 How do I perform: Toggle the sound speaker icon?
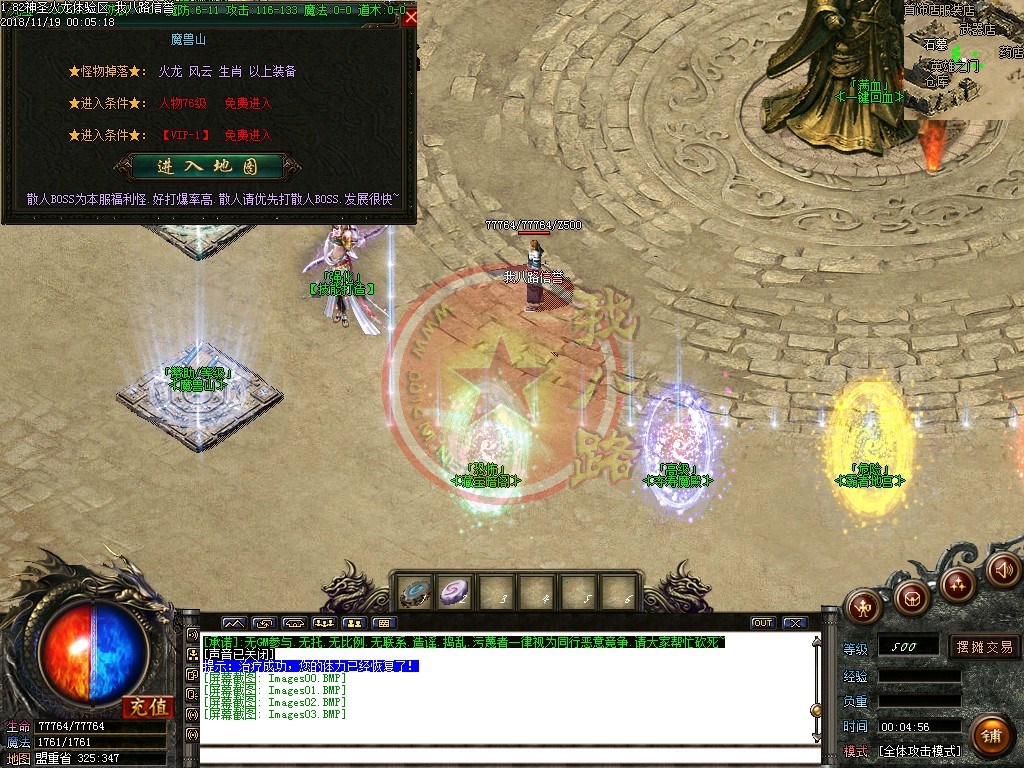pyautogui.click(x=1003, y=570)
